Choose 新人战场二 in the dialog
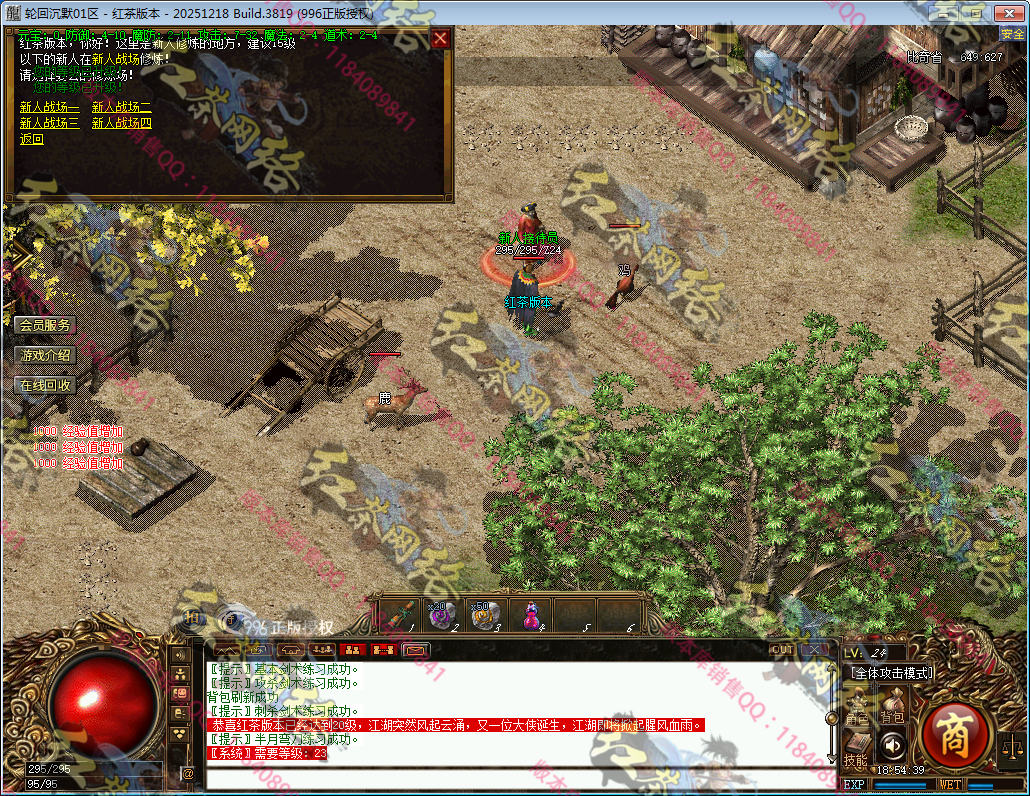 pyautogui.click(x=121, y=107)
